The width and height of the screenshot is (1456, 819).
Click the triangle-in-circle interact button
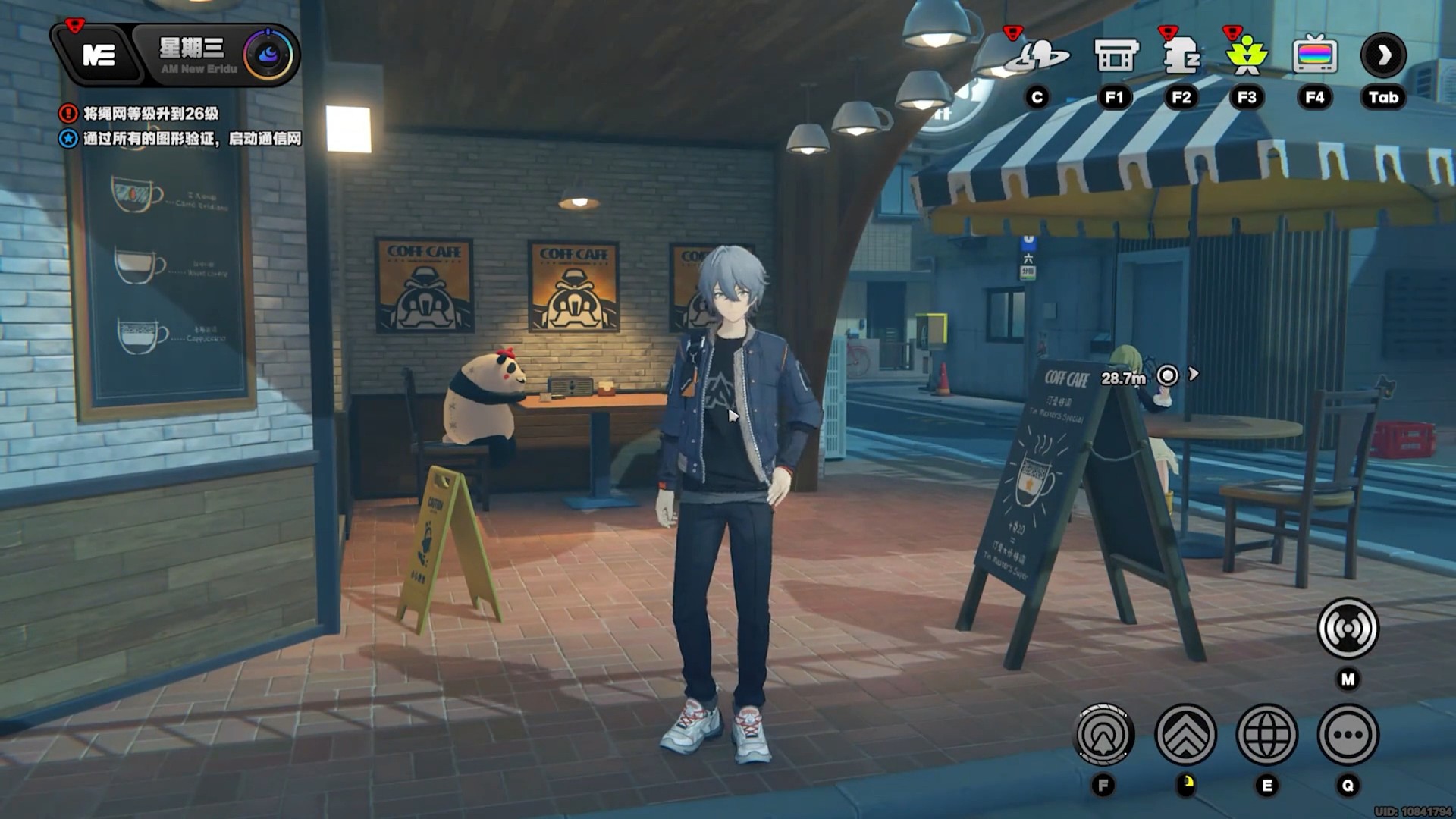pyautogui.click(x=1104, y=734)
